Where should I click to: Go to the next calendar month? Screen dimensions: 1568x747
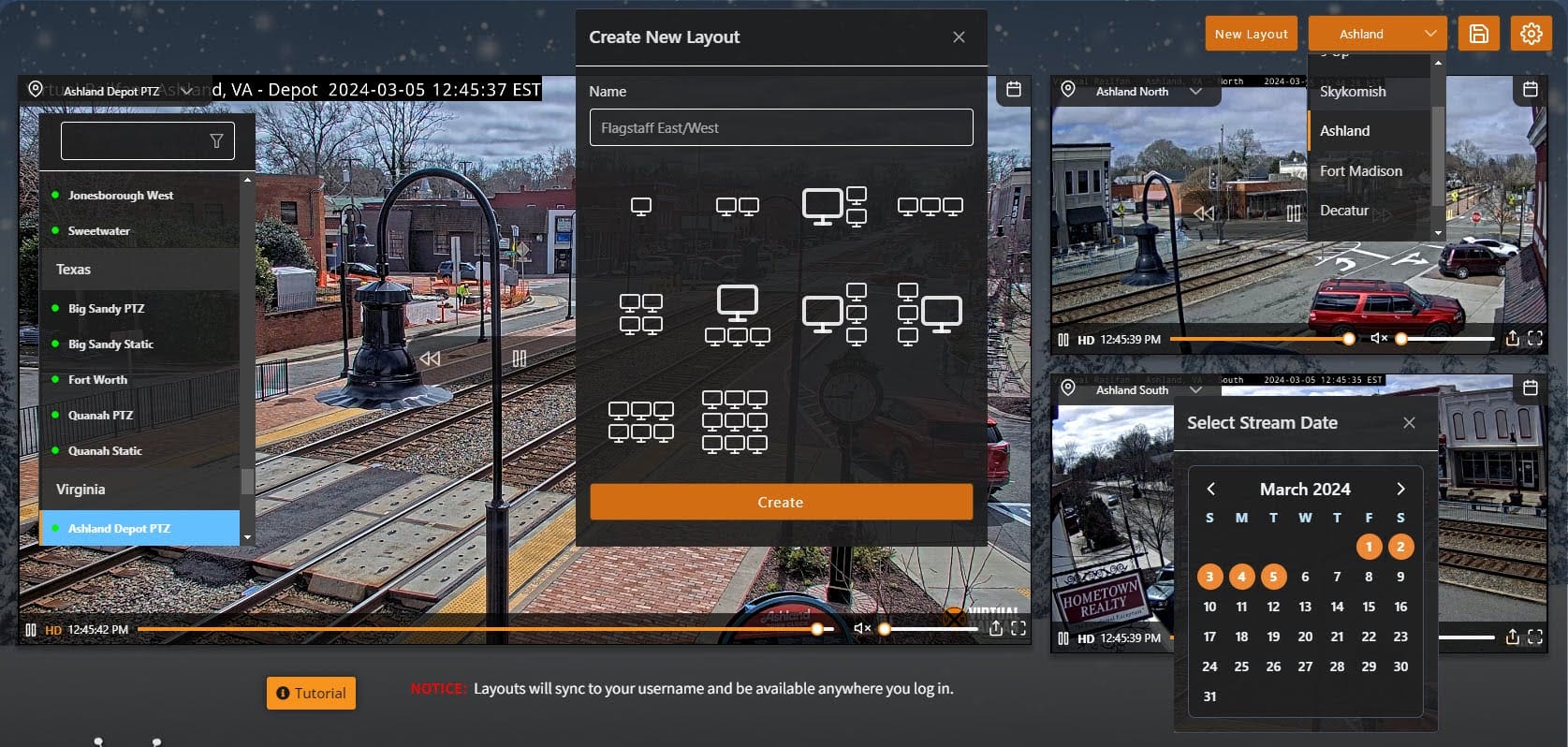coord(1400,489)
